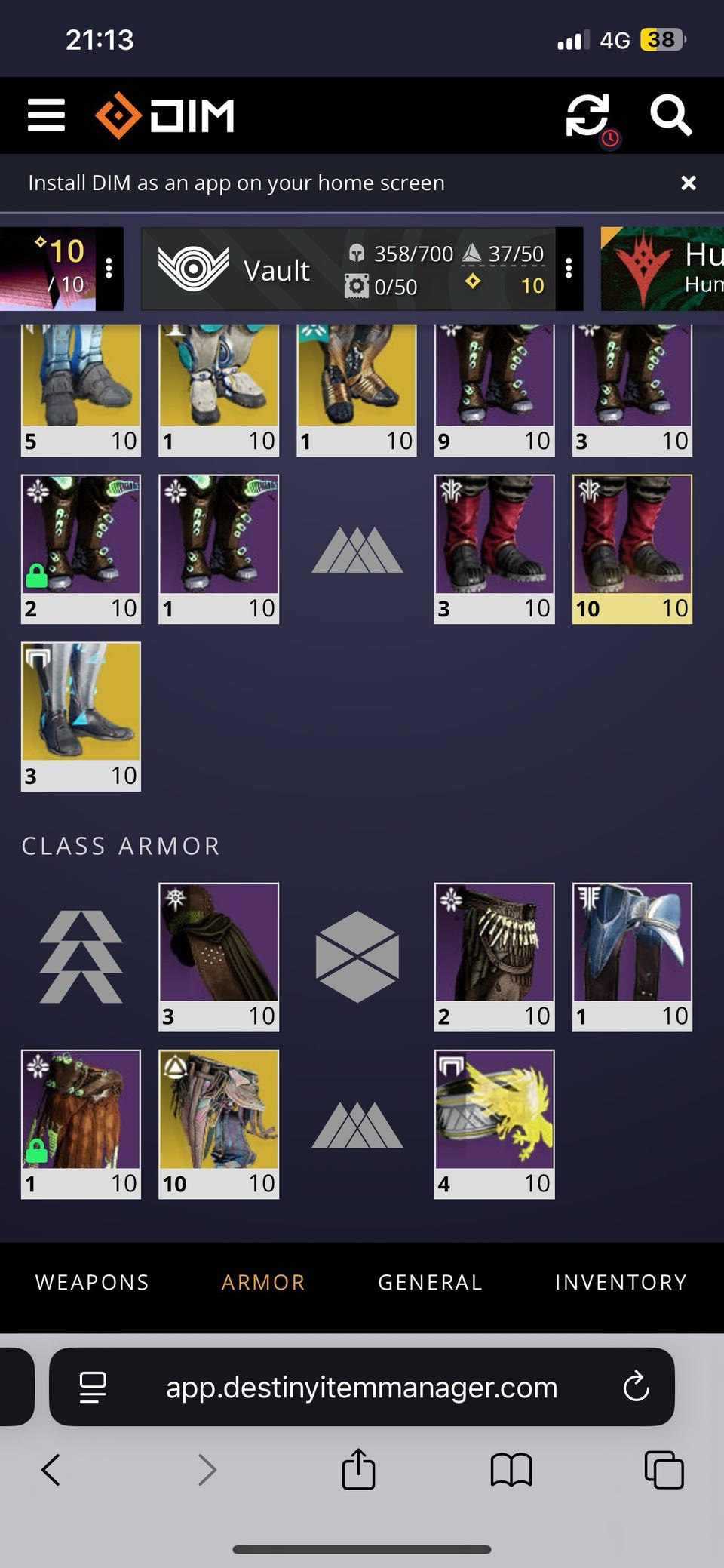Select the bone-tooth belt class item
Viewport: 724px width, 1568px height.
494,956
